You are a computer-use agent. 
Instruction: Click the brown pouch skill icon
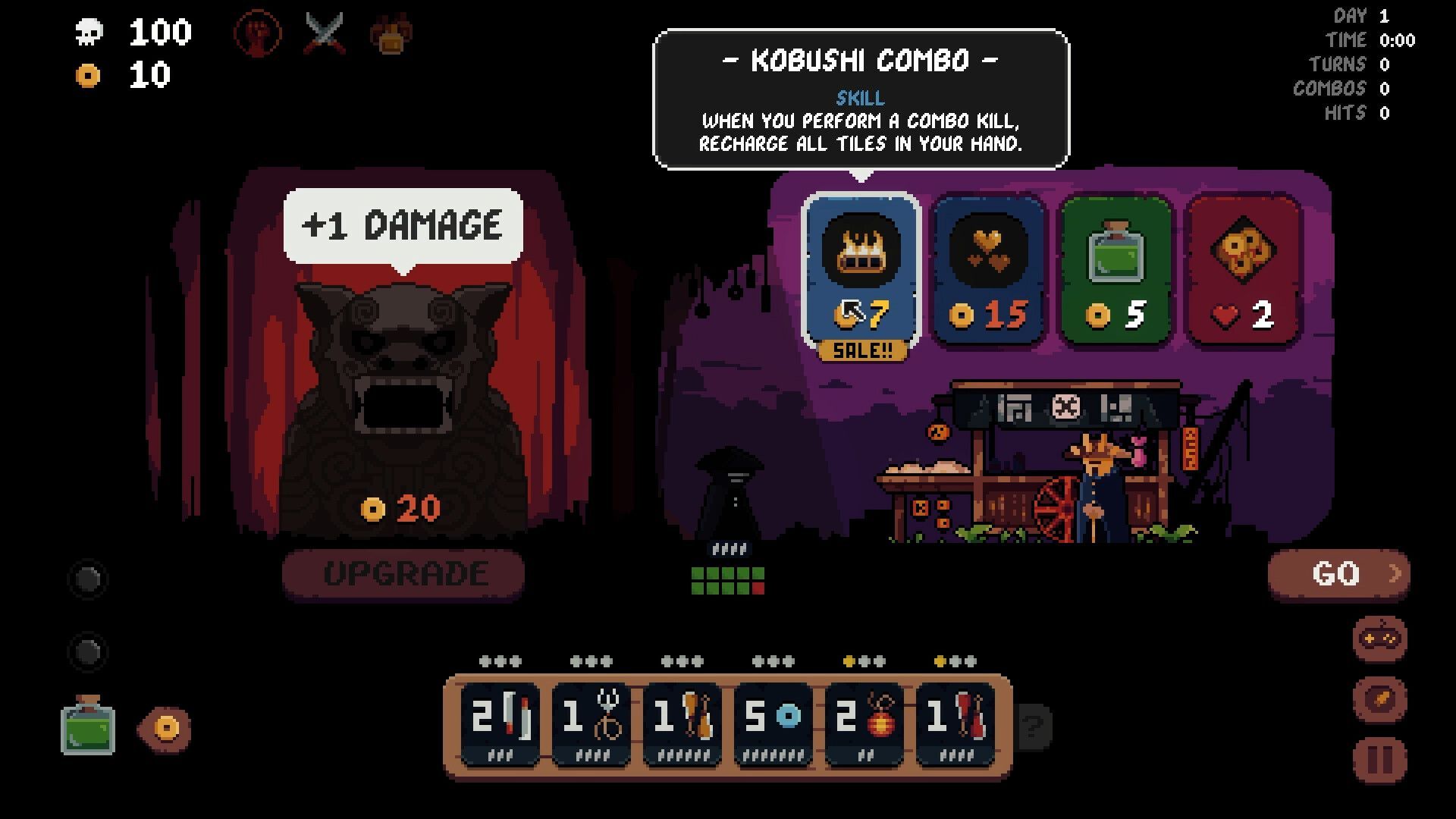391,34
